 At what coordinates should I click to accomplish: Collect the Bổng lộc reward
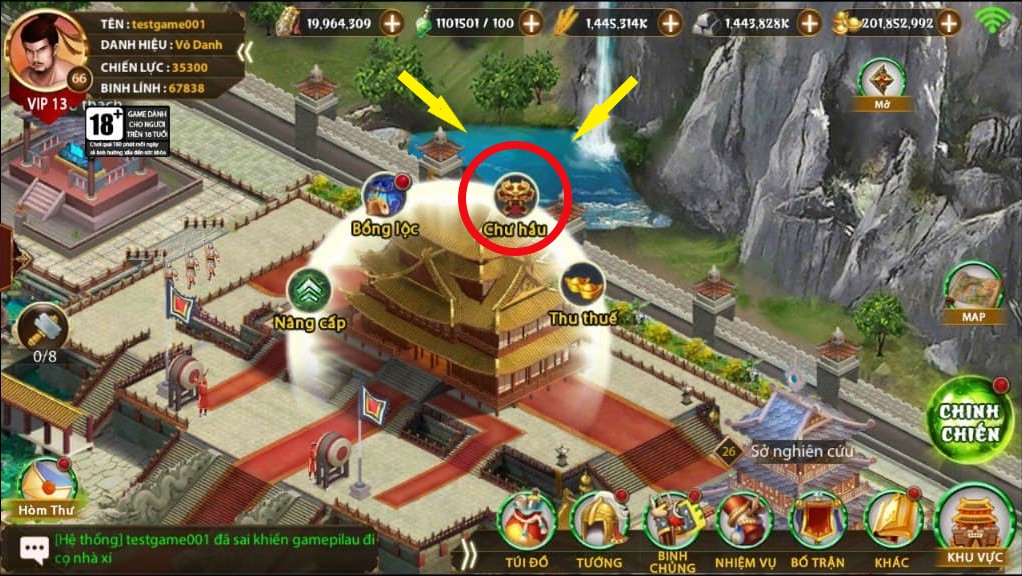(x=384, y=196)
